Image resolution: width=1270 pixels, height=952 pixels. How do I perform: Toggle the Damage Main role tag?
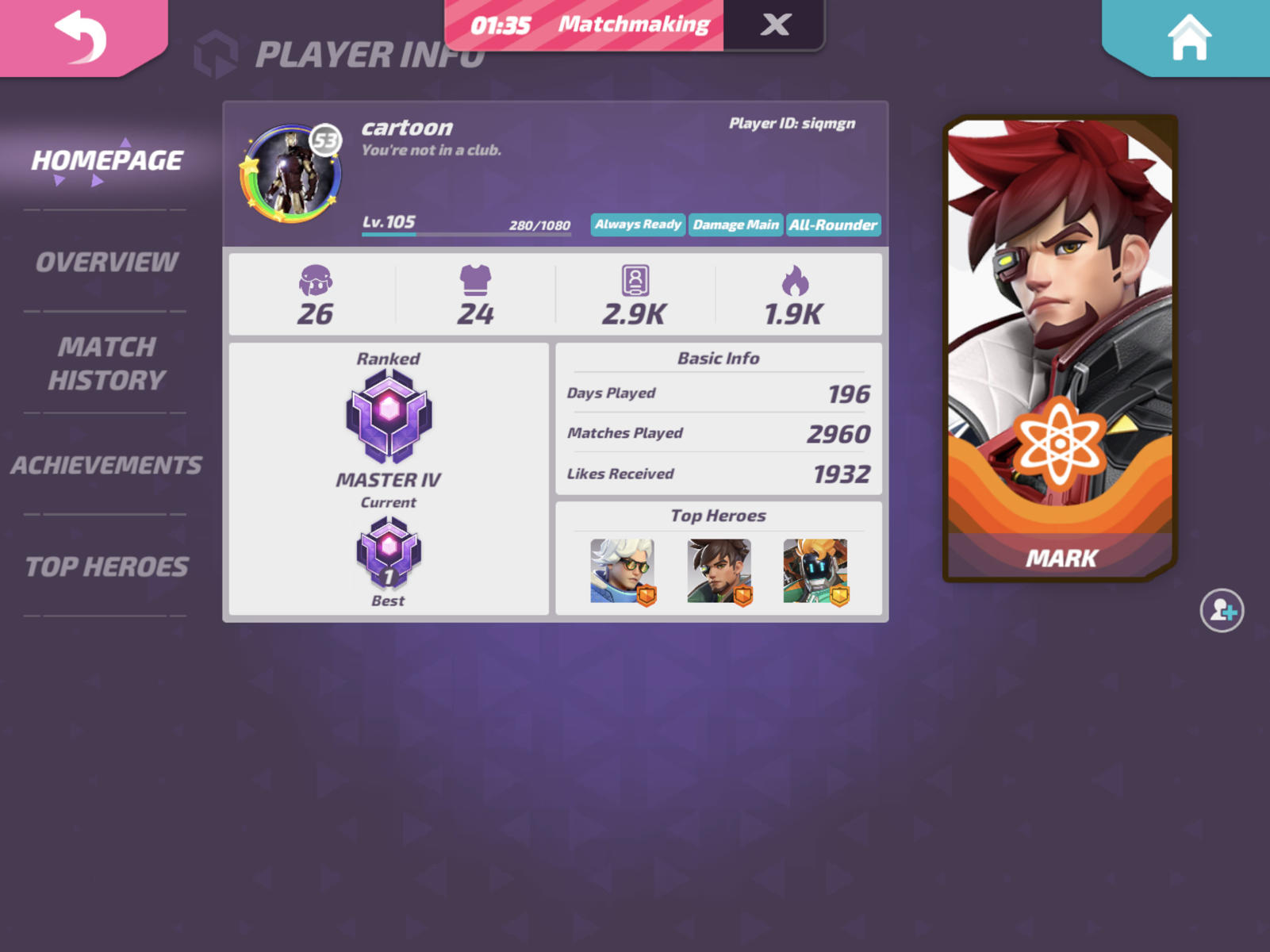click(x=735, y=225)
